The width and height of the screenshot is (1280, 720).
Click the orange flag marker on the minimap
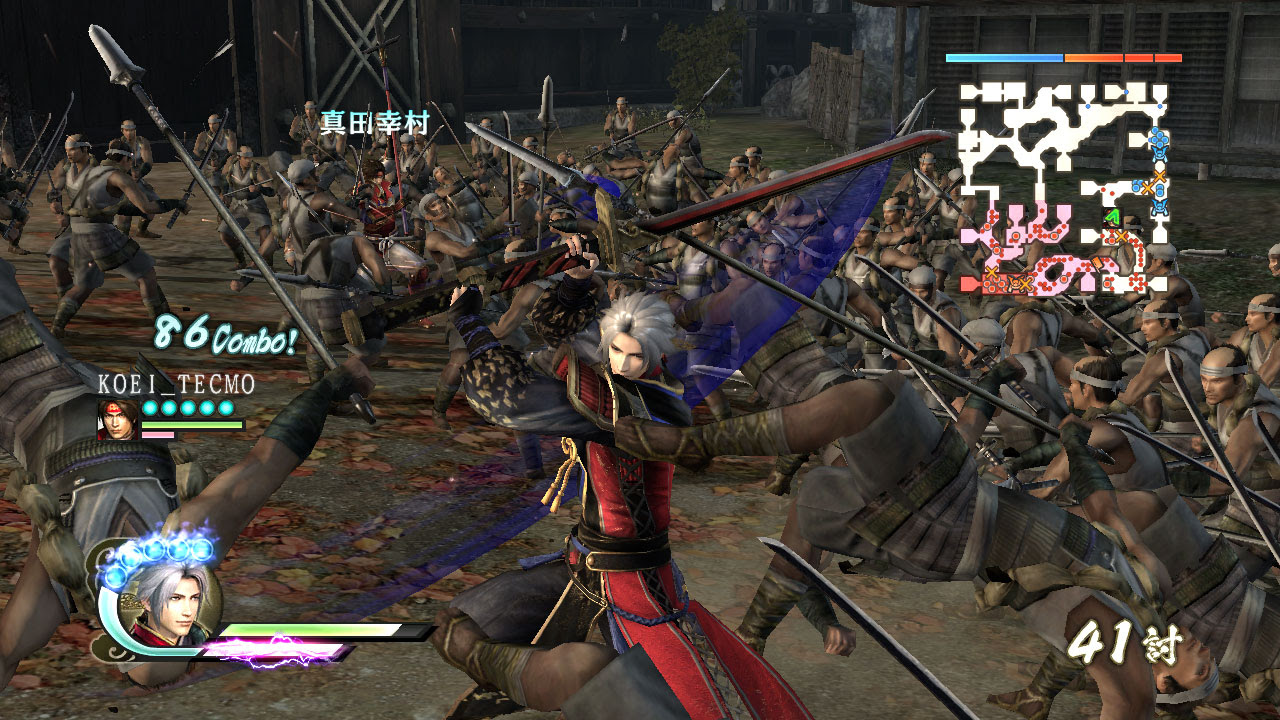tap(1095, 262)
